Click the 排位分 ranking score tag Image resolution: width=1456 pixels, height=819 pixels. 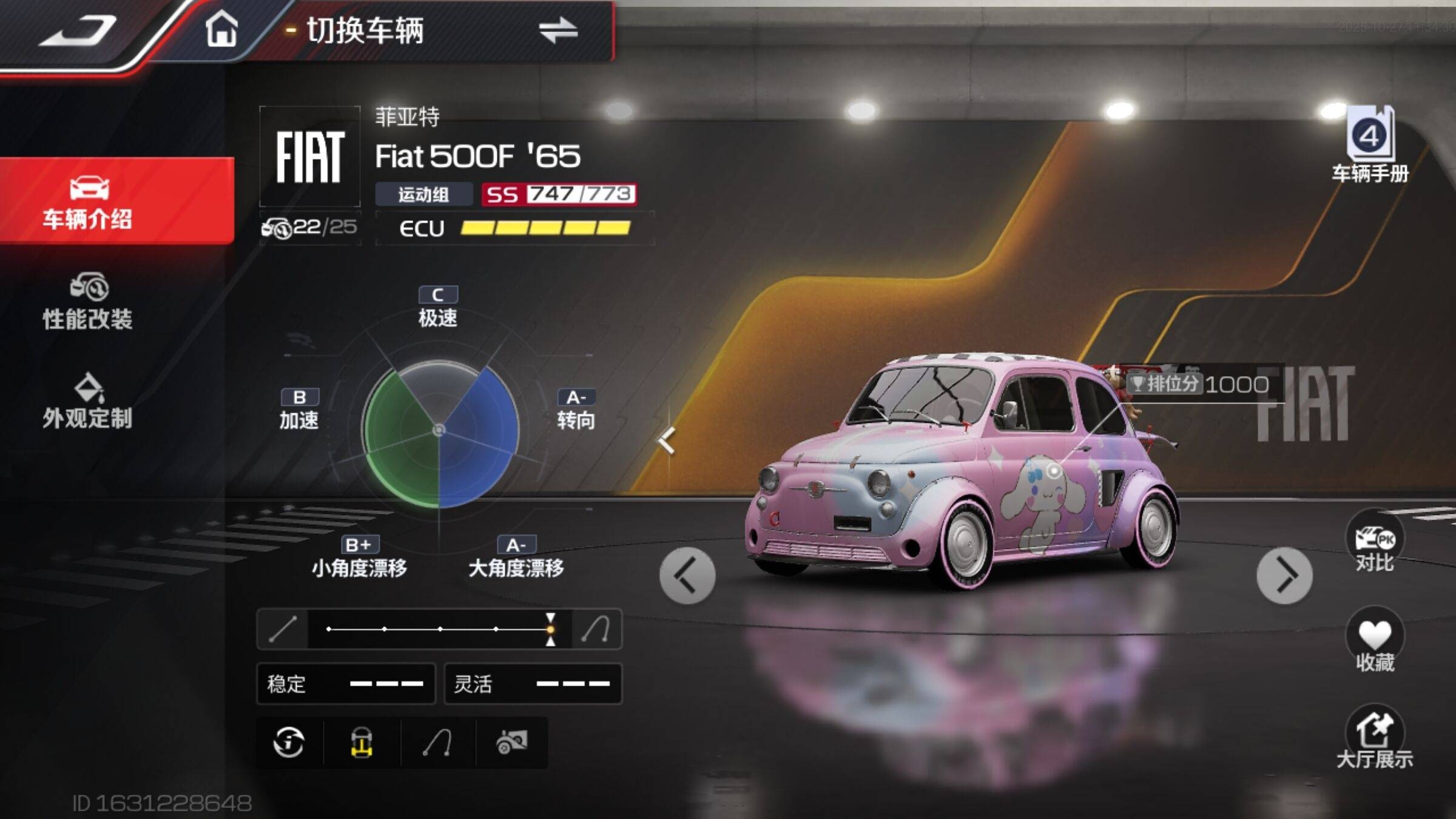(x=1199, y=384)
